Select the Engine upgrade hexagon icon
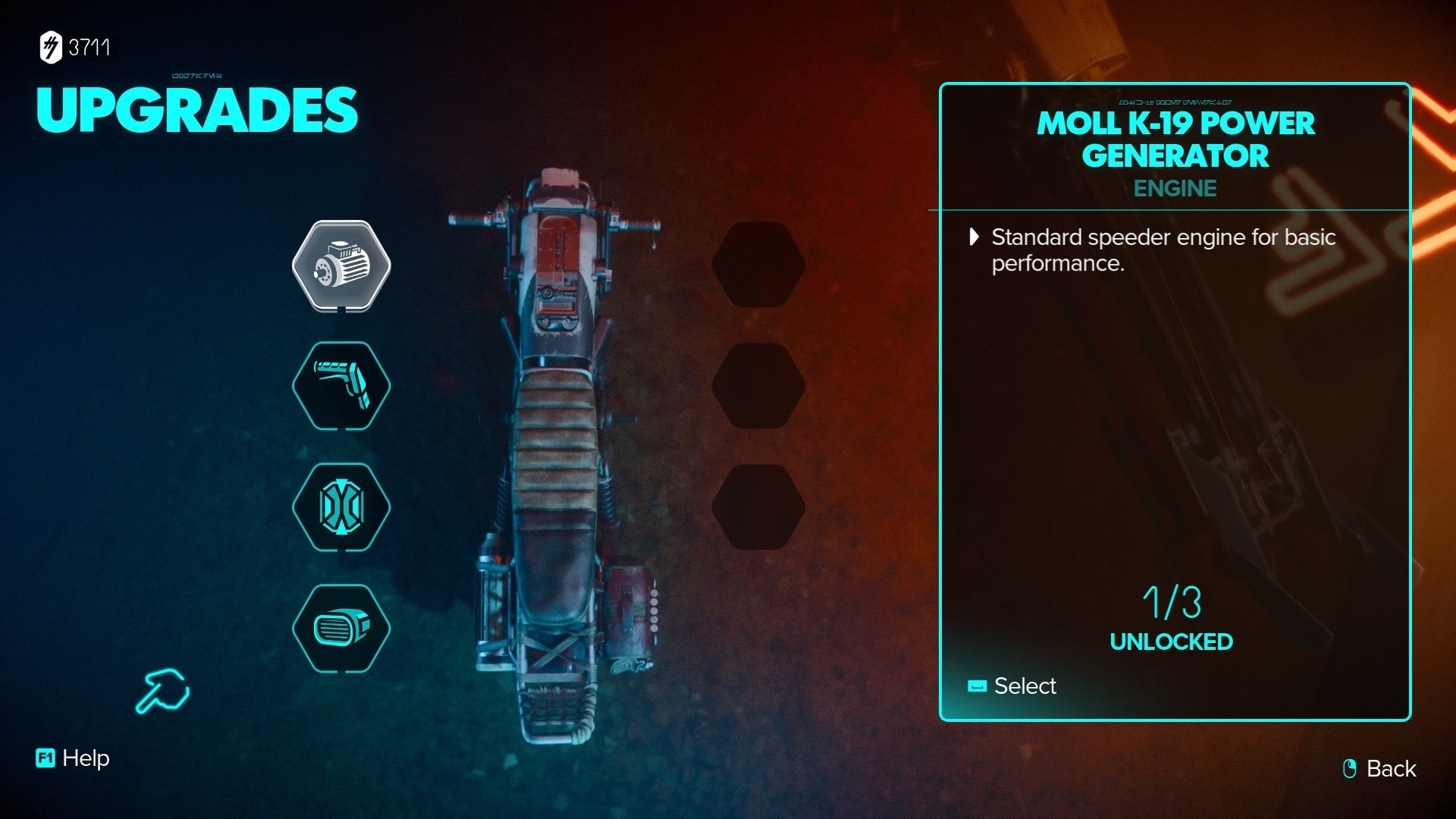1456x819 pixels. [x=343, y=267]
